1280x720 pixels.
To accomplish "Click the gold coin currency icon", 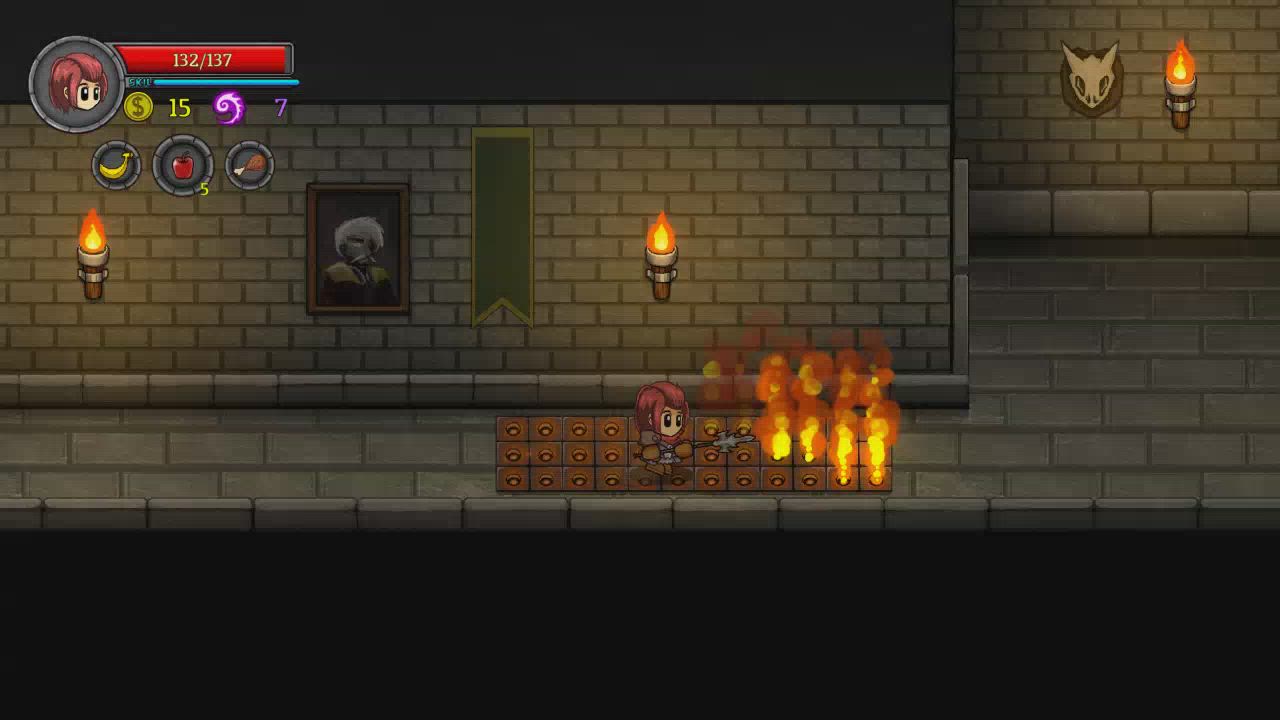I will click(137, 108).
